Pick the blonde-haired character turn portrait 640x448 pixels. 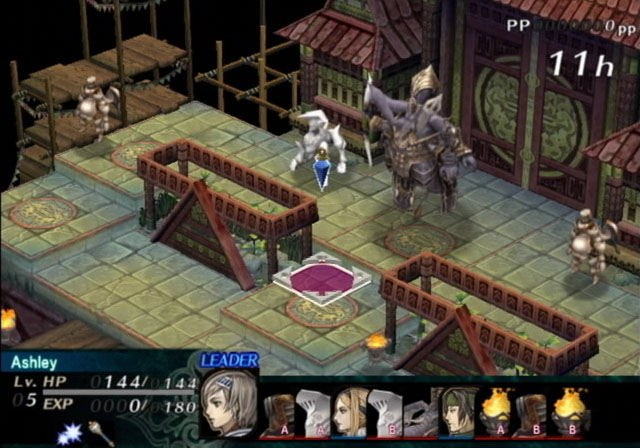click(350, 412)
